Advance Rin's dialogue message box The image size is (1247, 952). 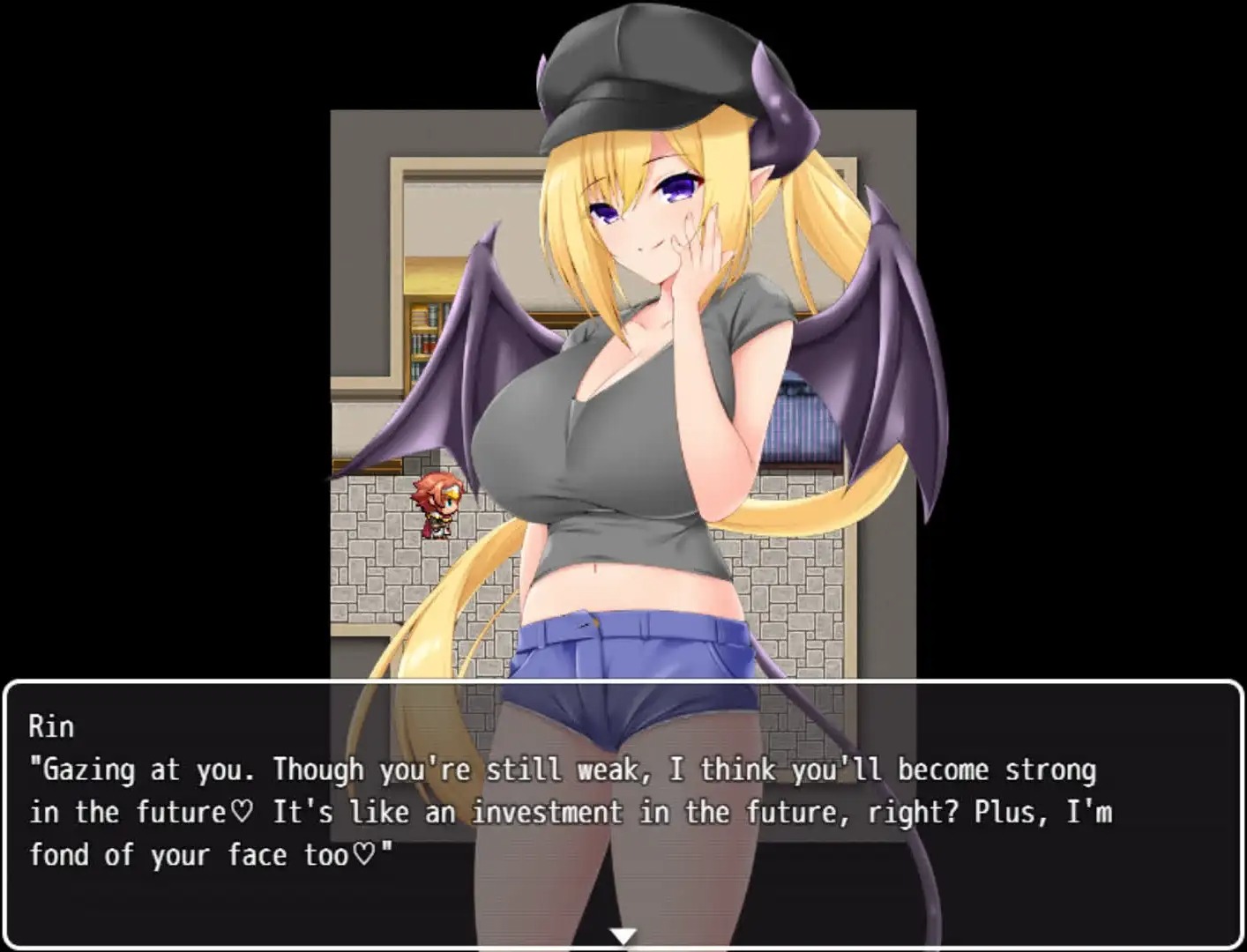[x=623, y=811]
